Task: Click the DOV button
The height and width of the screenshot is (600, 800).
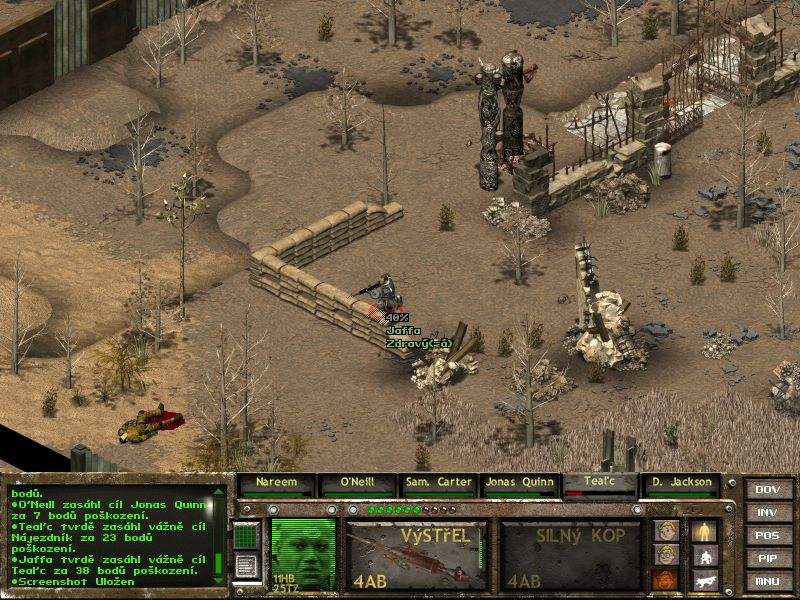Action: 767,490
